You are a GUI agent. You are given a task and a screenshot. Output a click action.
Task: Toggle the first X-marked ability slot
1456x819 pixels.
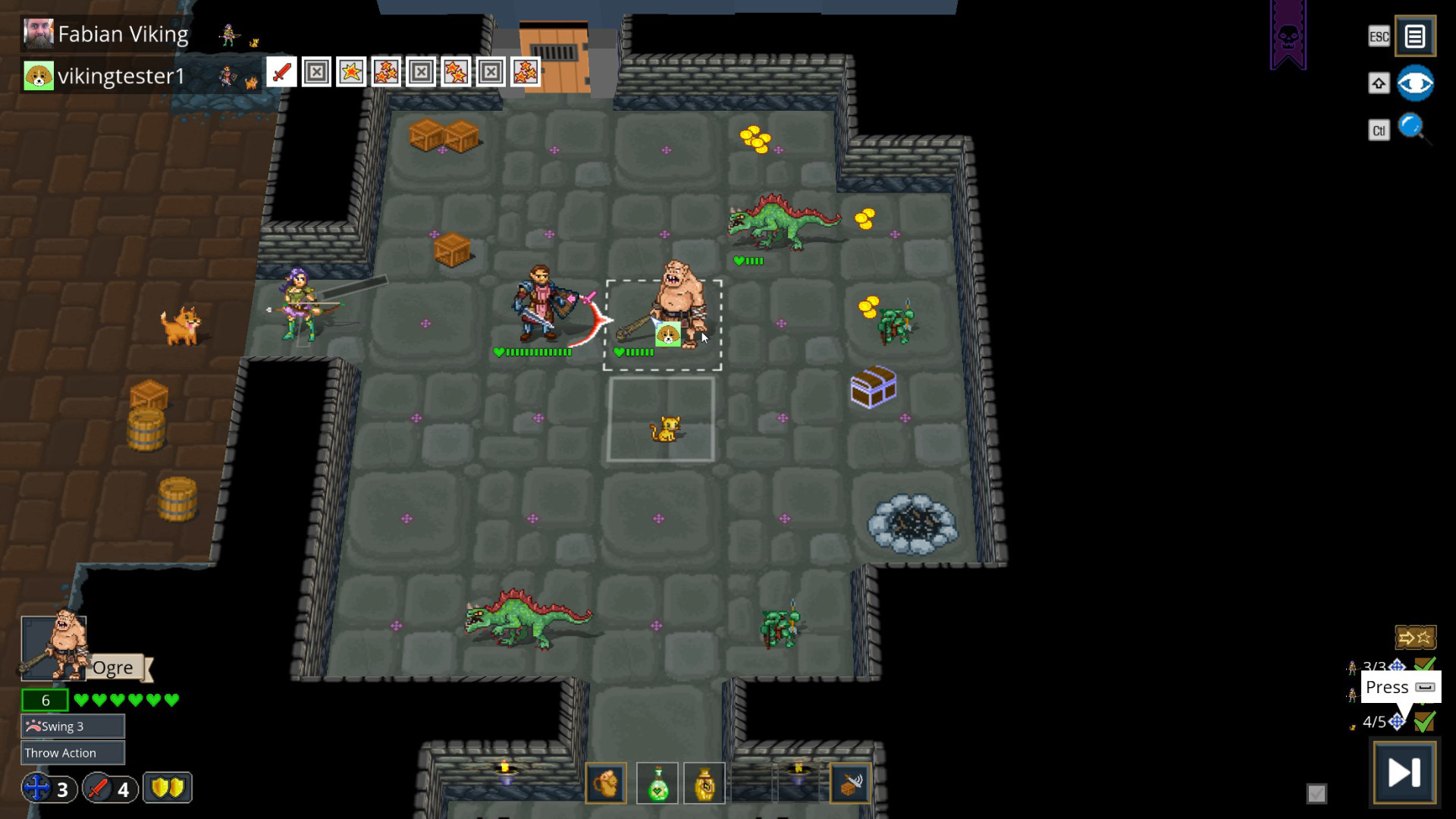[x=316, y=73]
